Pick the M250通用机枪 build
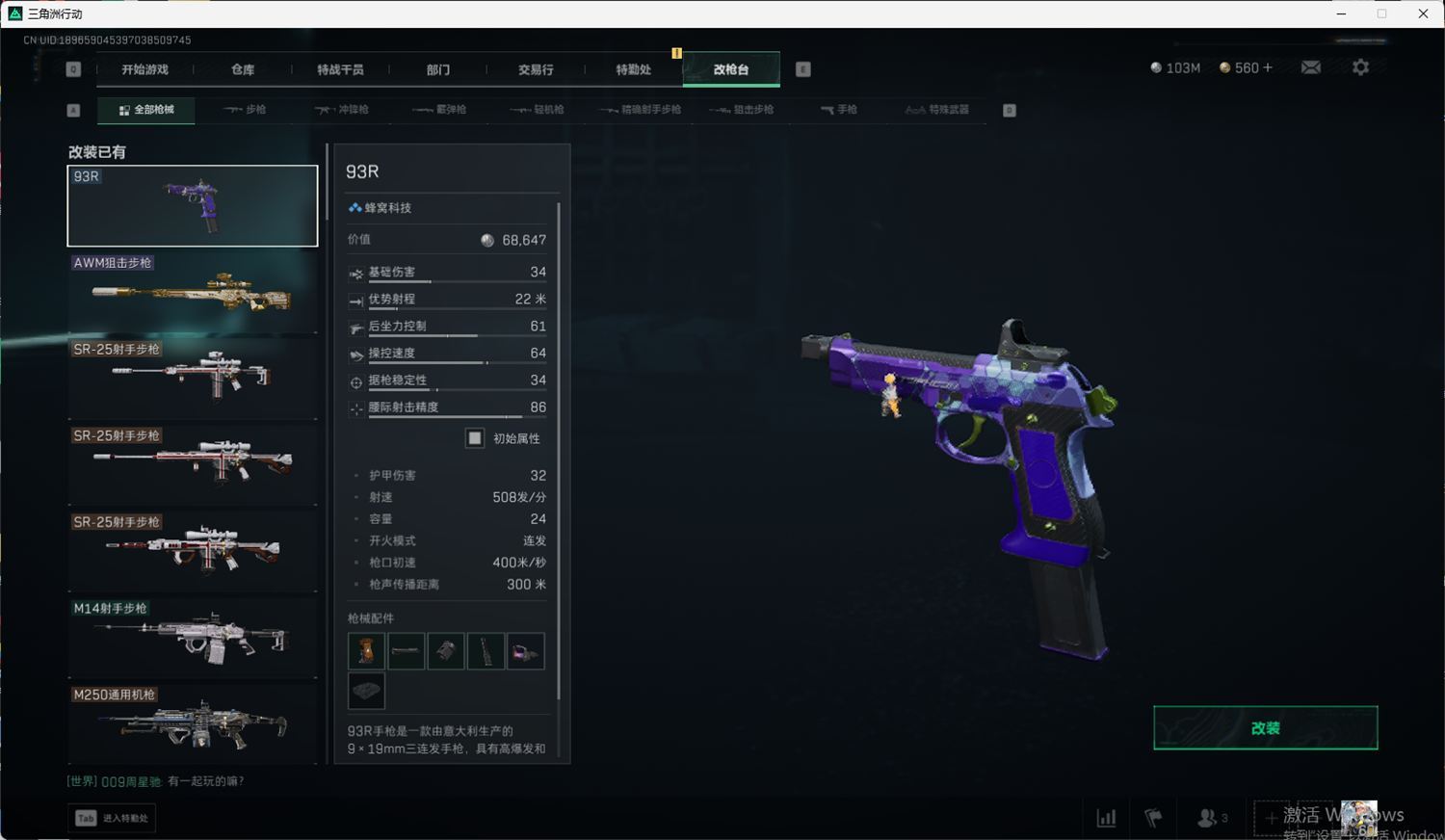The image size is (1445, 840). coord(193,722)
